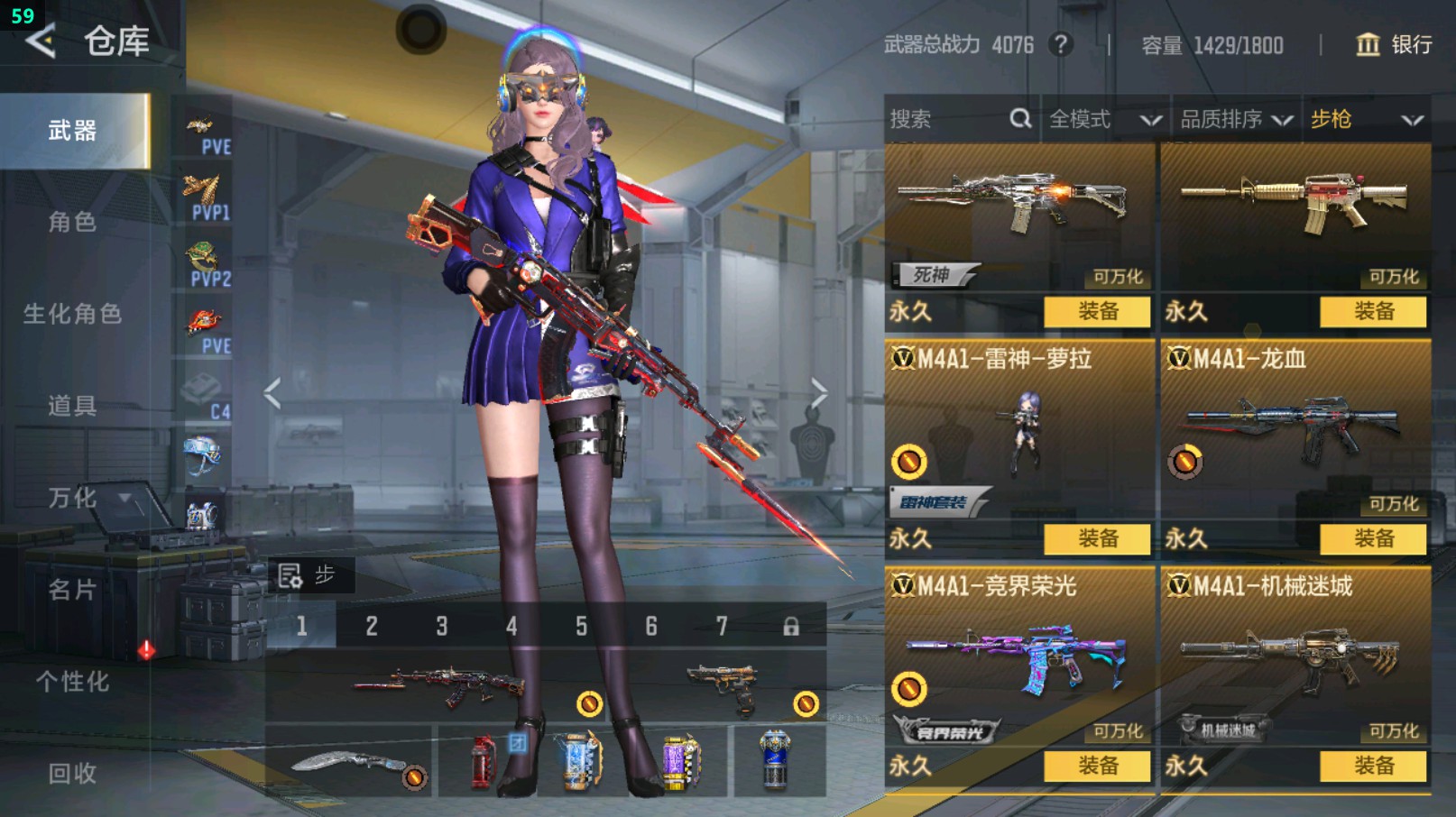
Task: Equip the M4A1-机械迷城 rifle
Action: click(1373, 767)
